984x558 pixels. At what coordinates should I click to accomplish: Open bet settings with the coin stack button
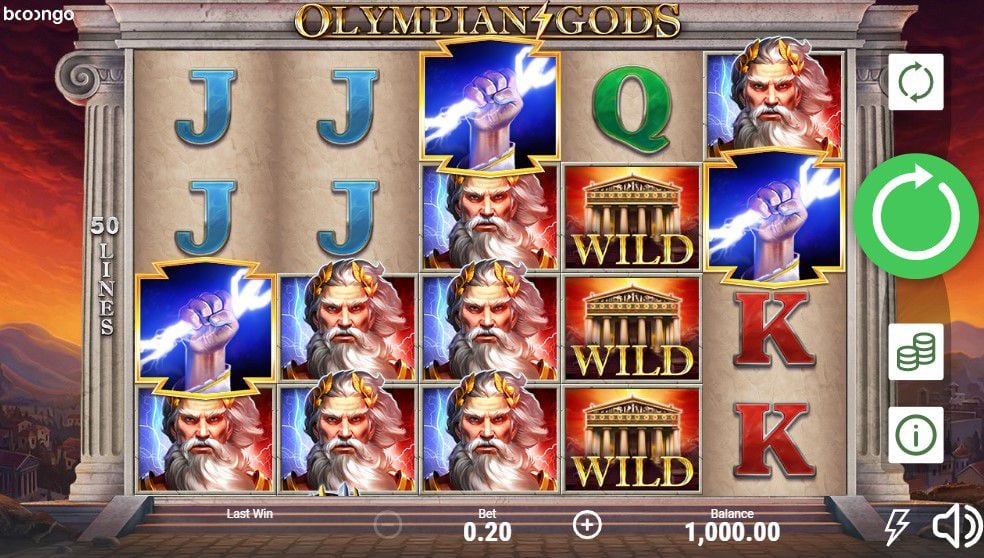[915, 351]
